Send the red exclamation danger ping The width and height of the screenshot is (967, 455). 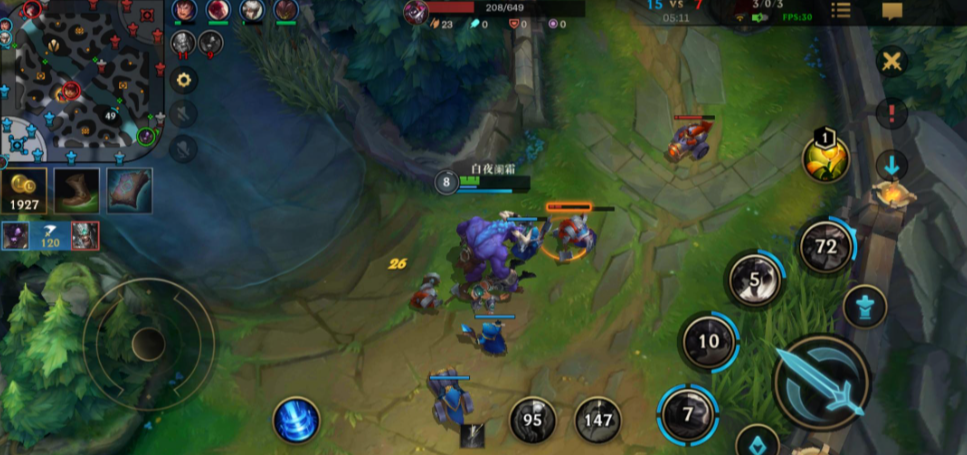tap(891, 113)
